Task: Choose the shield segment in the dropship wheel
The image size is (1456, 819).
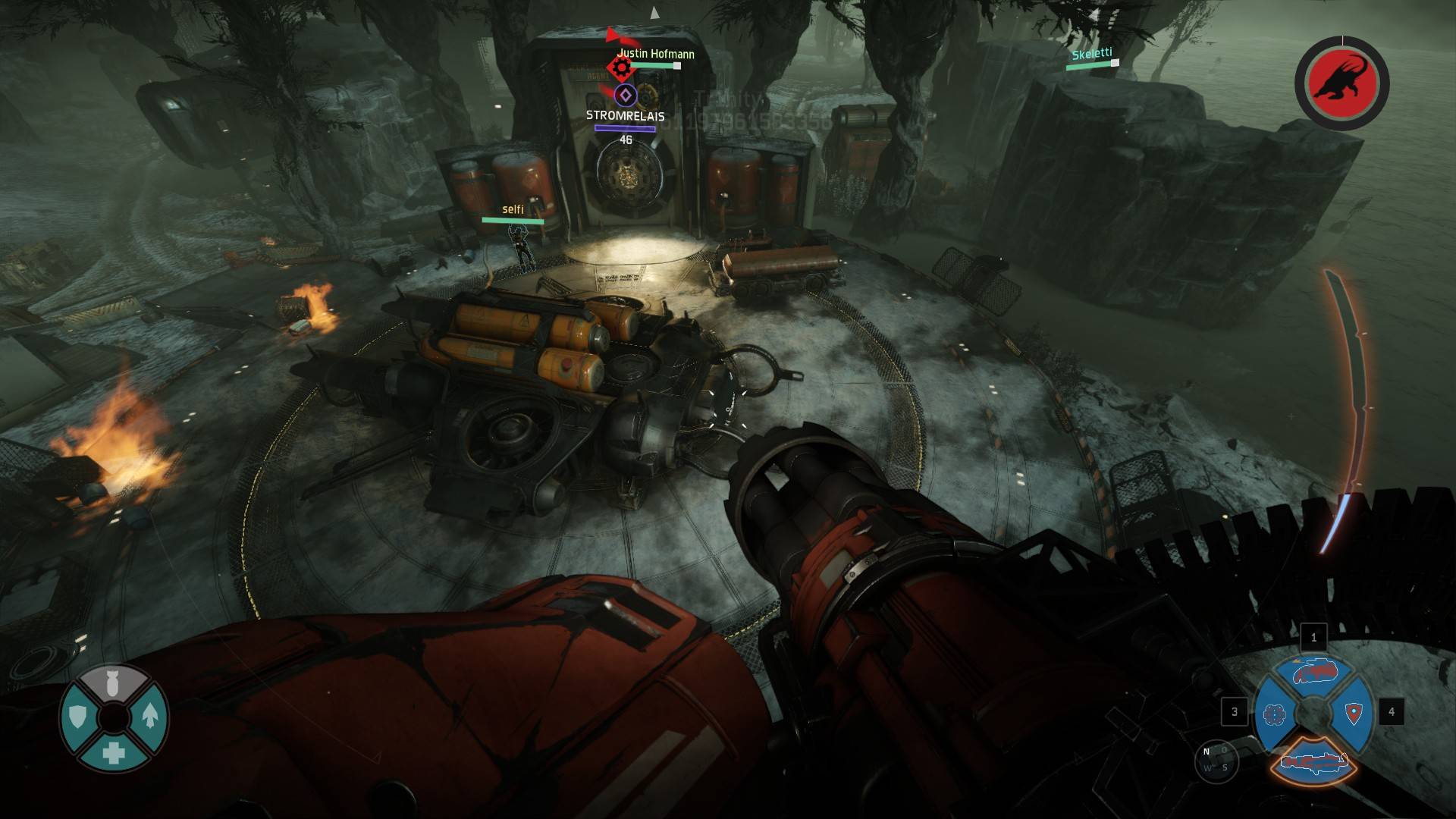Action: (x=78, y=717)
